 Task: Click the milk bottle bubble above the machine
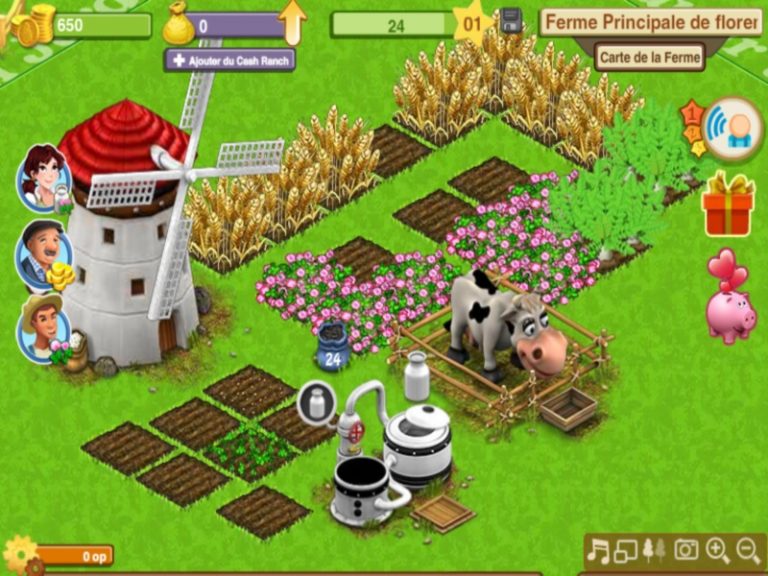tap(316, 403)
